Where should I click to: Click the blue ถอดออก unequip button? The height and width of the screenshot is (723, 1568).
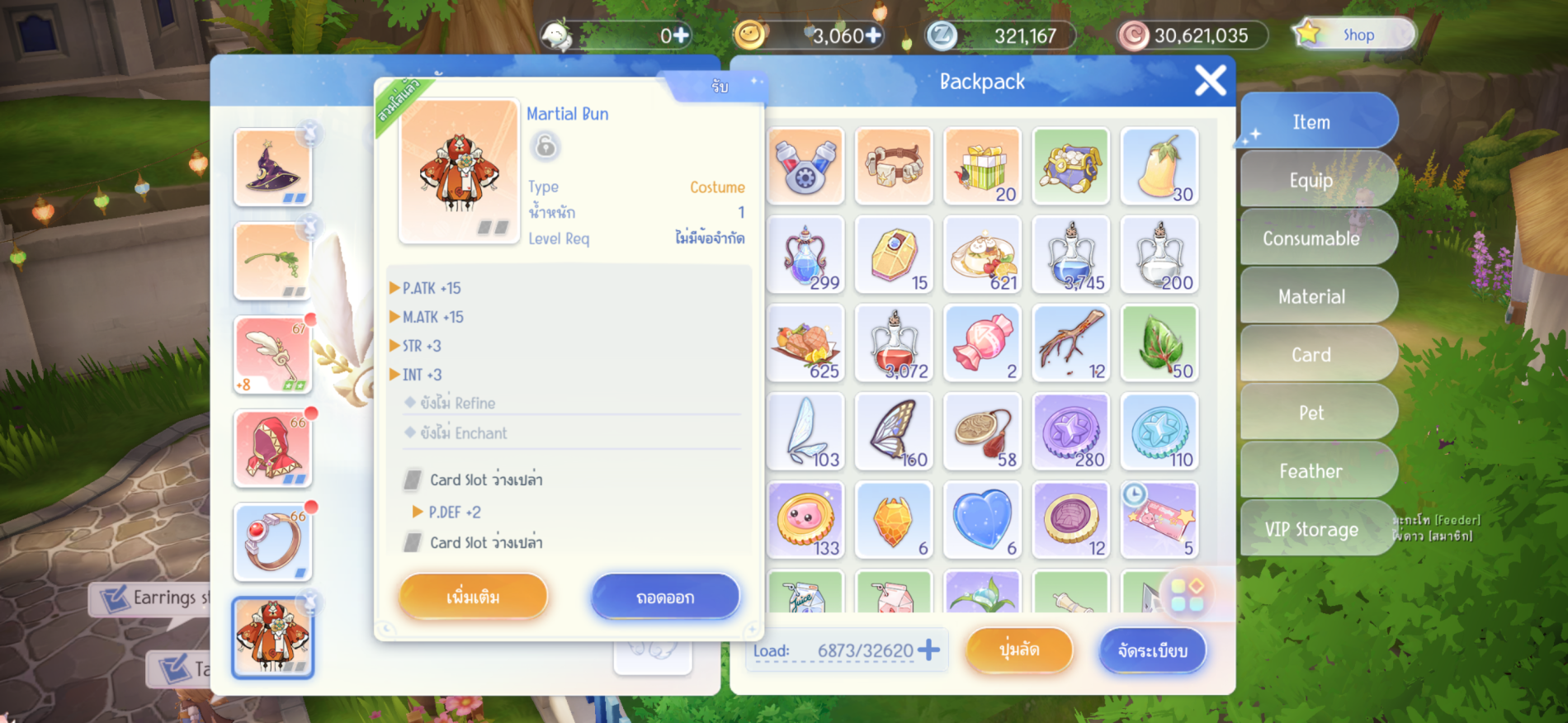[665, 597]
